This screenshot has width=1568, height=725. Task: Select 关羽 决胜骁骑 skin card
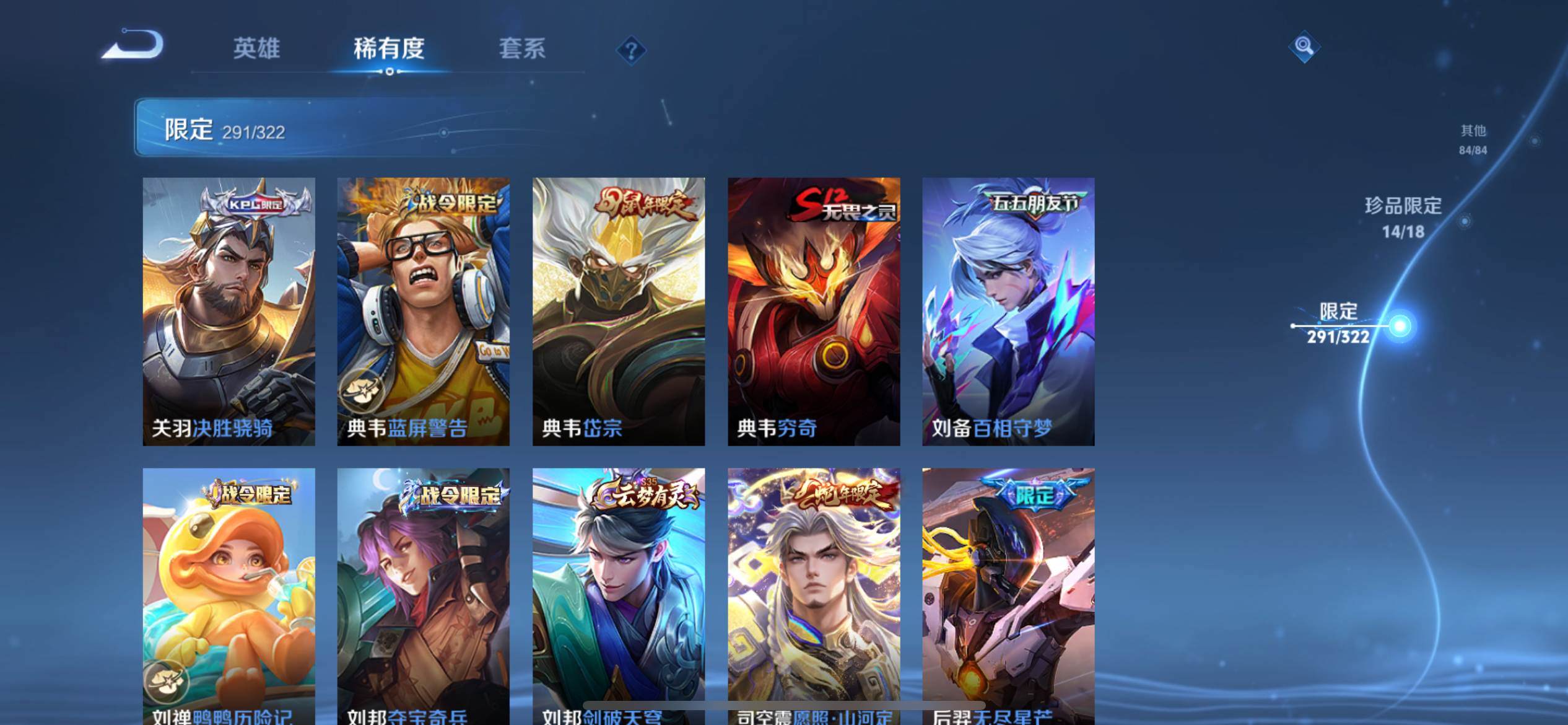(x=229, y=311)
